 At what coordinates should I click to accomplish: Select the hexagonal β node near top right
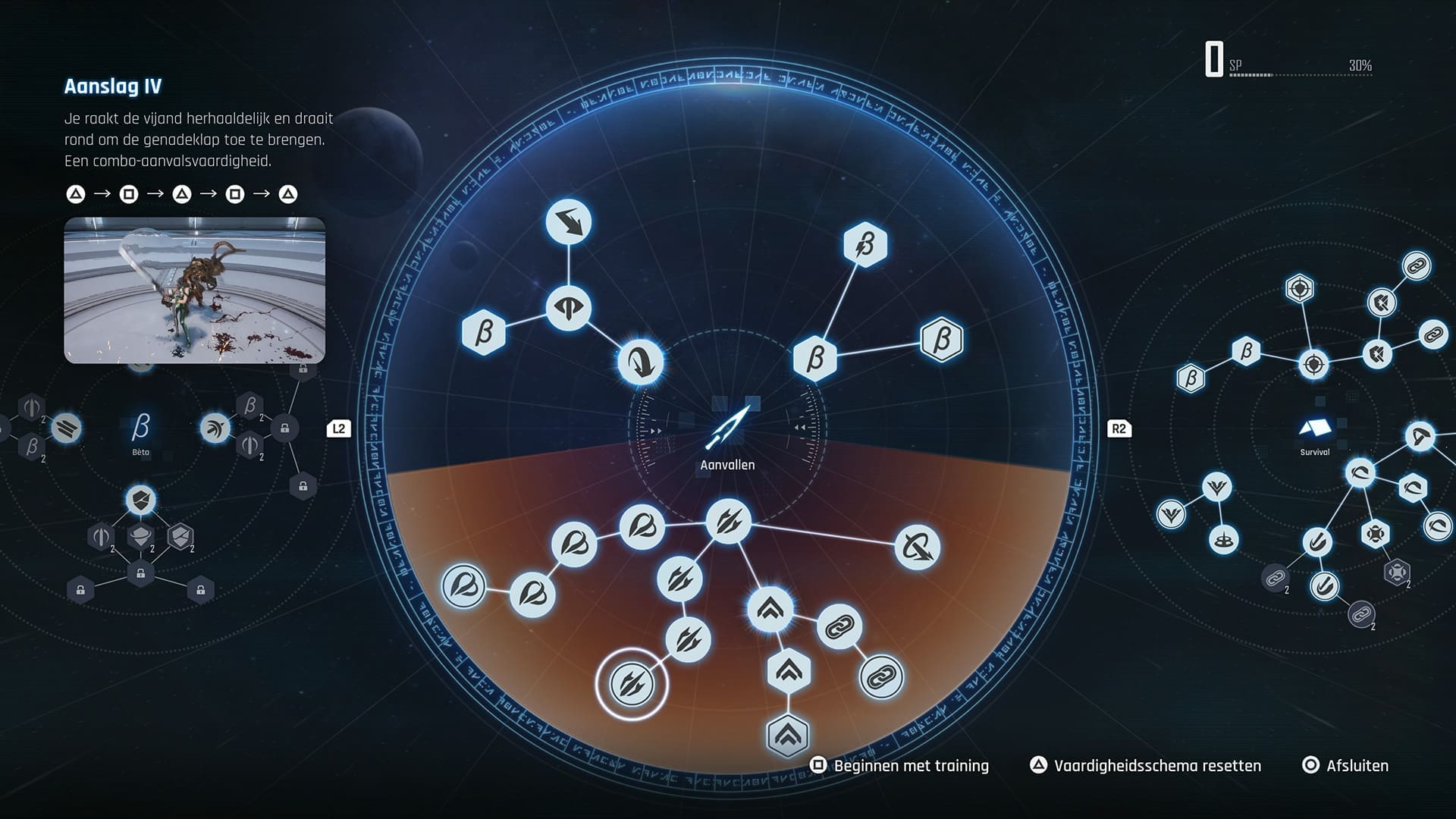tap(864, 245)
